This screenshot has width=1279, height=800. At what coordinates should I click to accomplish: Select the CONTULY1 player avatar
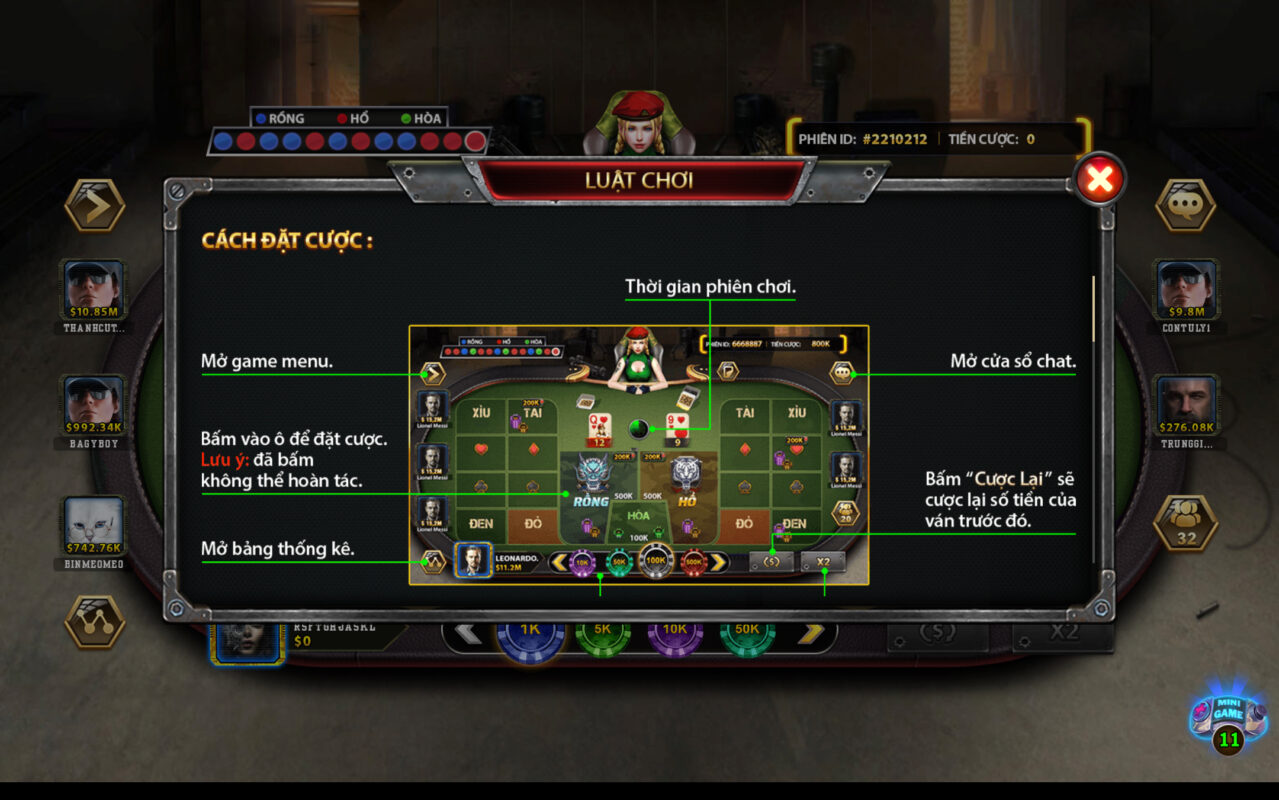[1186, 289]
